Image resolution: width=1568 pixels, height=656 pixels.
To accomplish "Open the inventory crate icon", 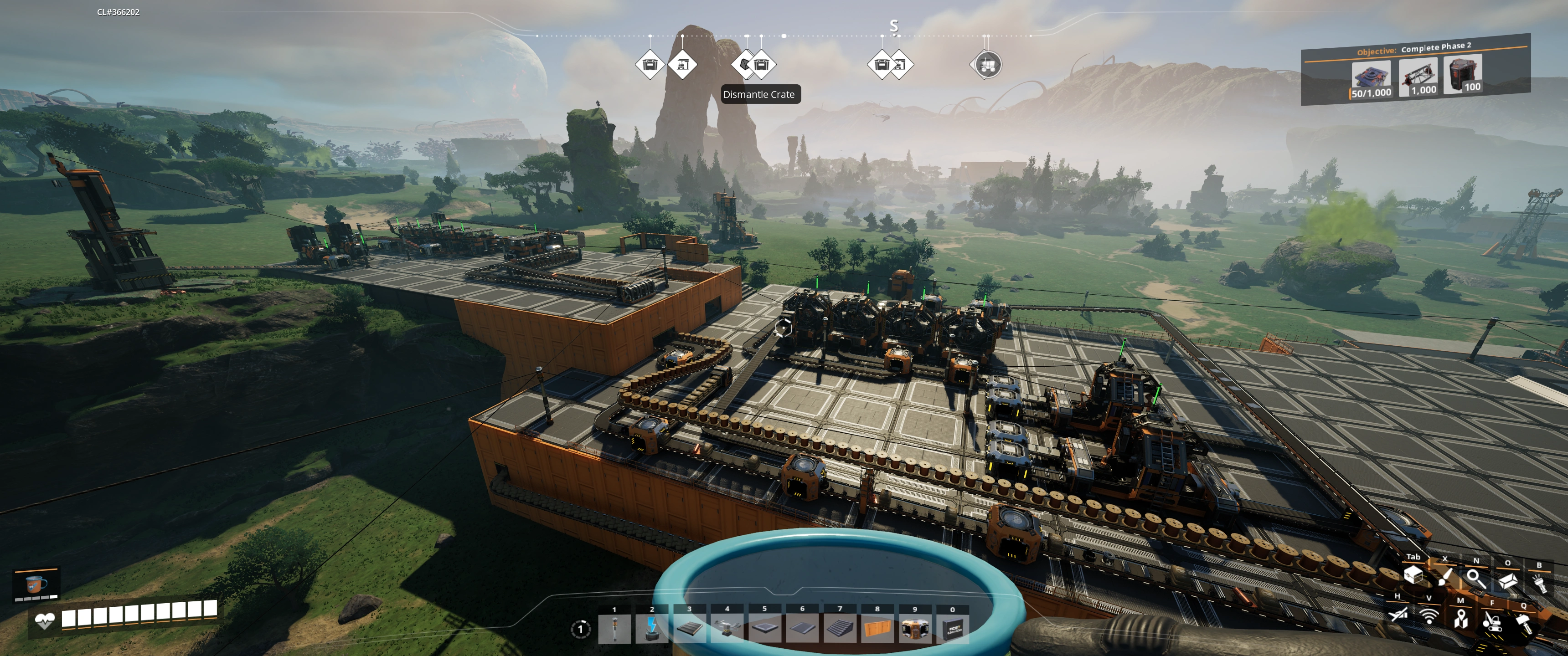I will tap(1413, 574).
